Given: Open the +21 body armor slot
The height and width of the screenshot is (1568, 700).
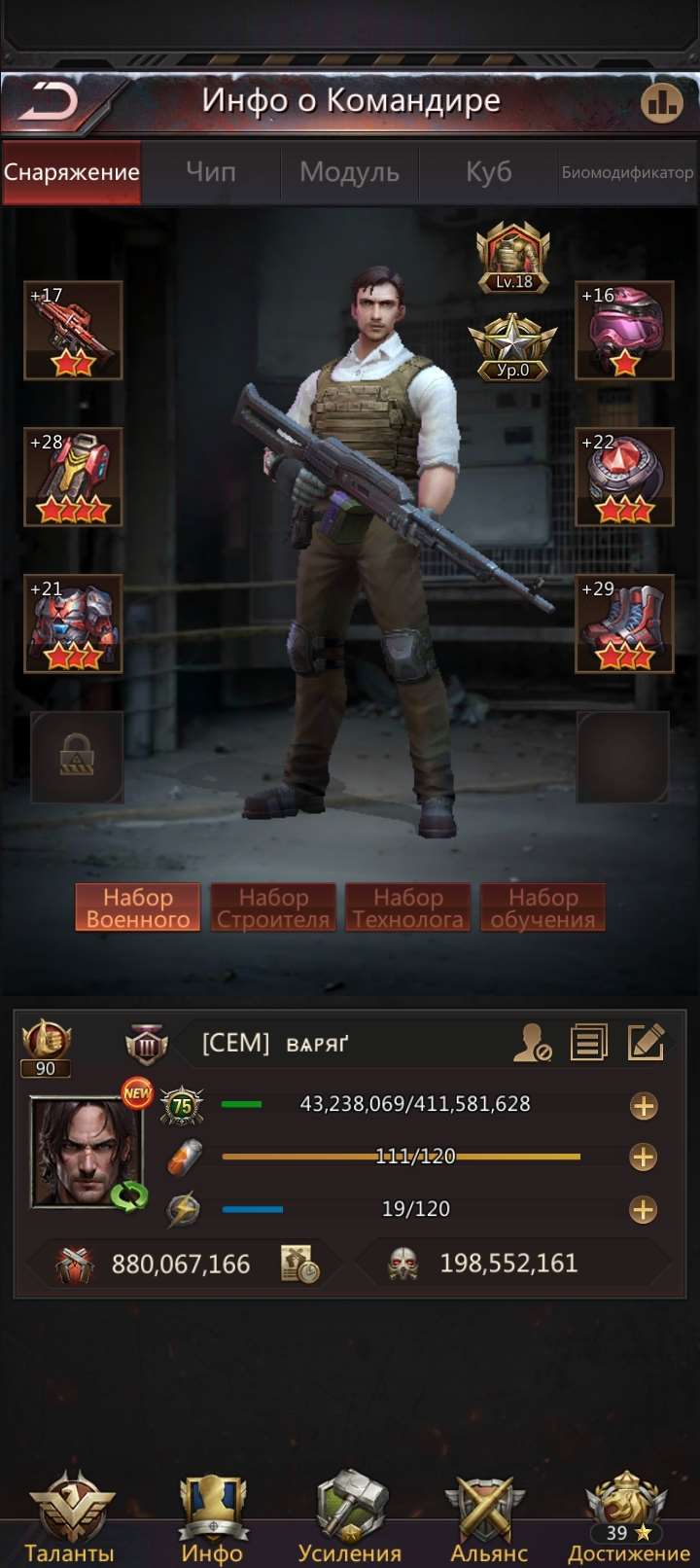Looking at the screenshot, I should tap(73, 624).
